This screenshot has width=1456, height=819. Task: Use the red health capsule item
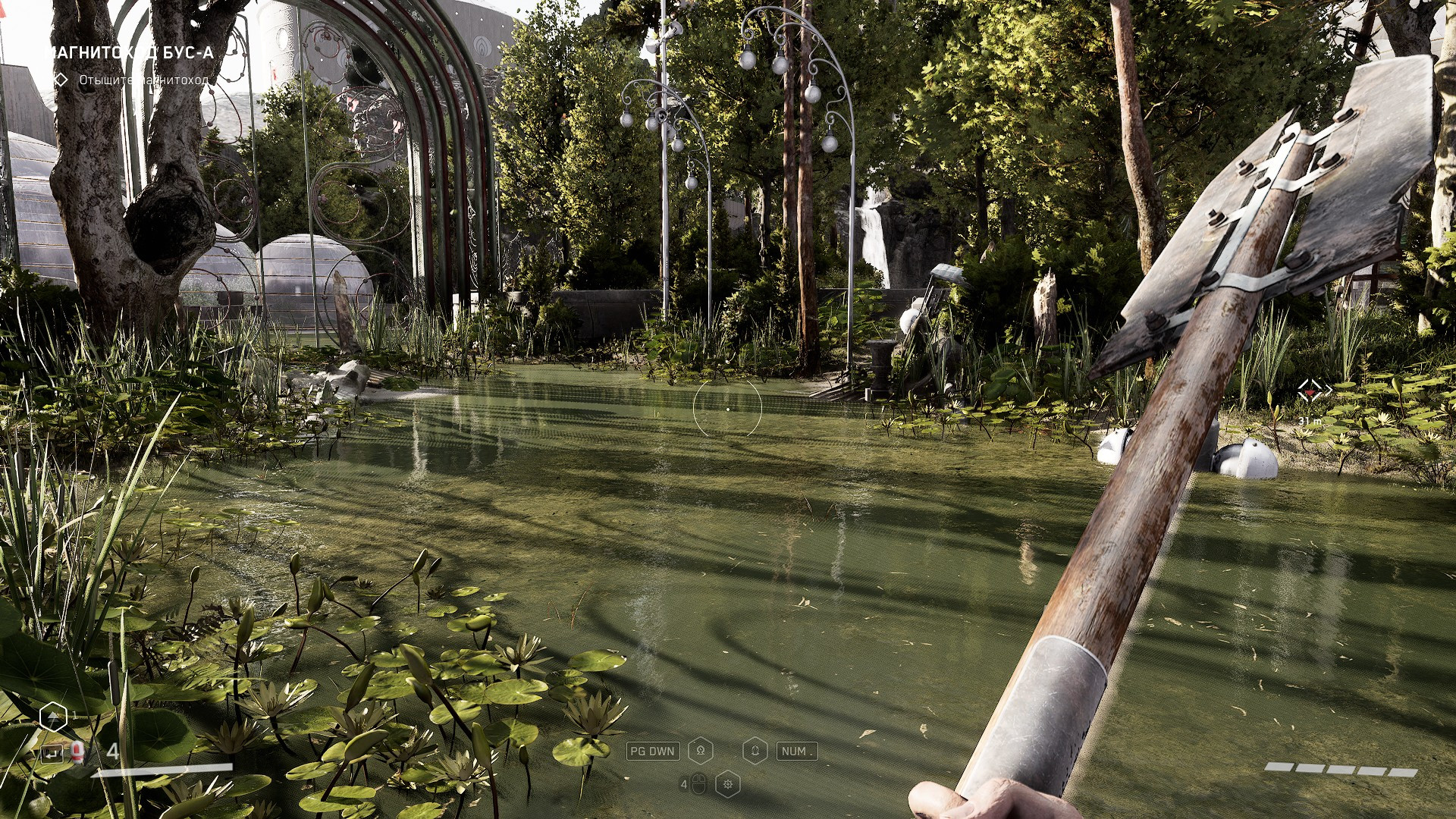(x=77, y=752)
